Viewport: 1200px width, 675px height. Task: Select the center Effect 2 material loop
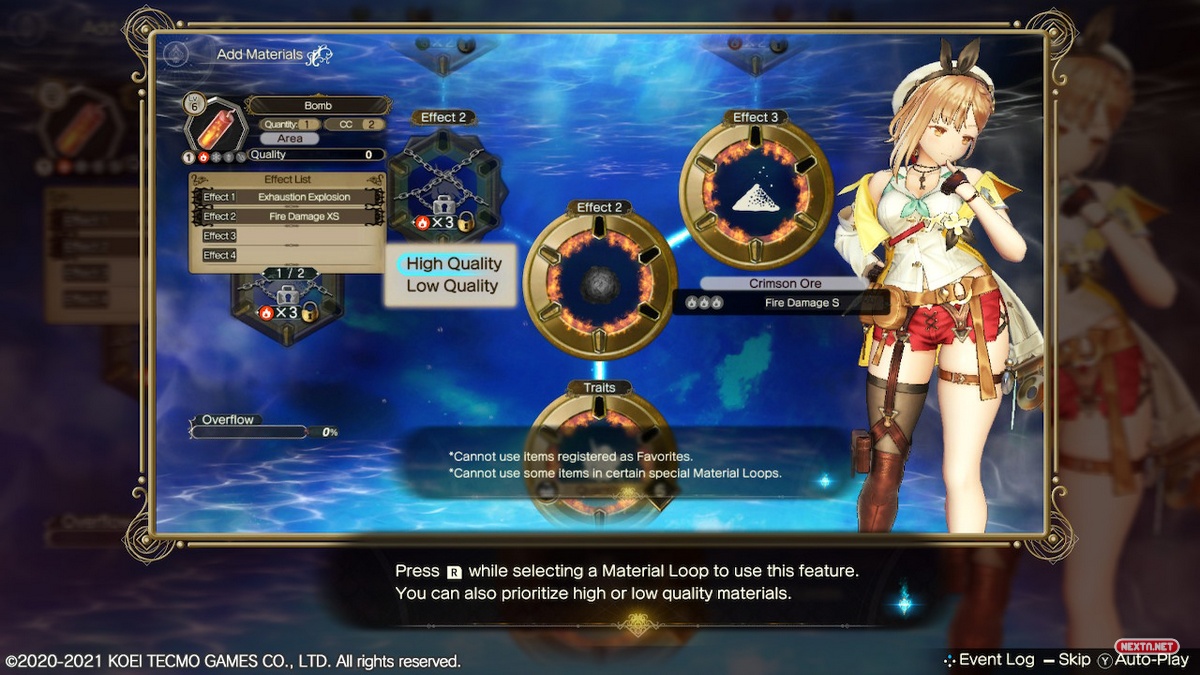[x=600, y=284]
